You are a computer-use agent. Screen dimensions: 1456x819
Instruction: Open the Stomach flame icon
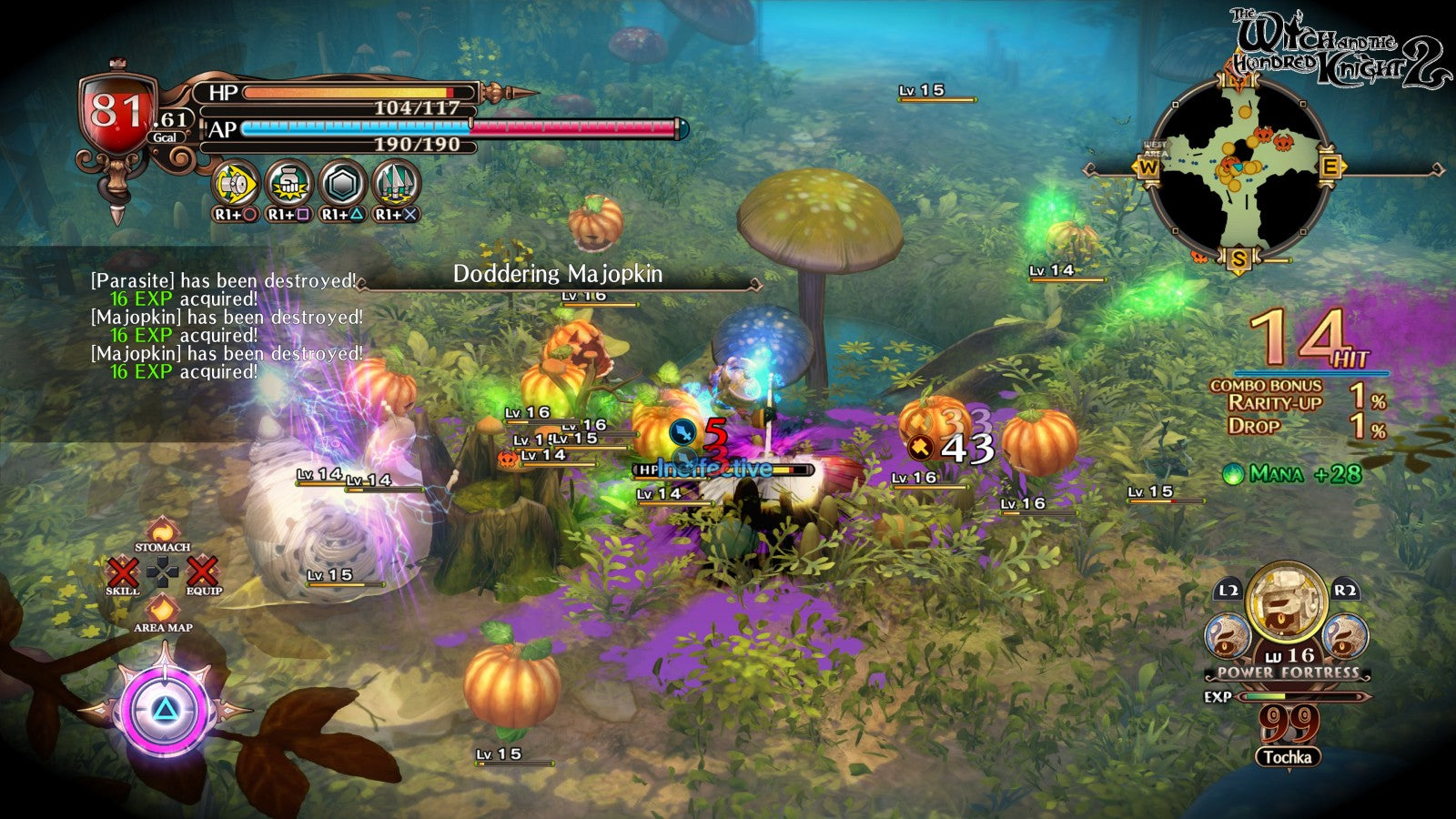click(x=162, y=531)
